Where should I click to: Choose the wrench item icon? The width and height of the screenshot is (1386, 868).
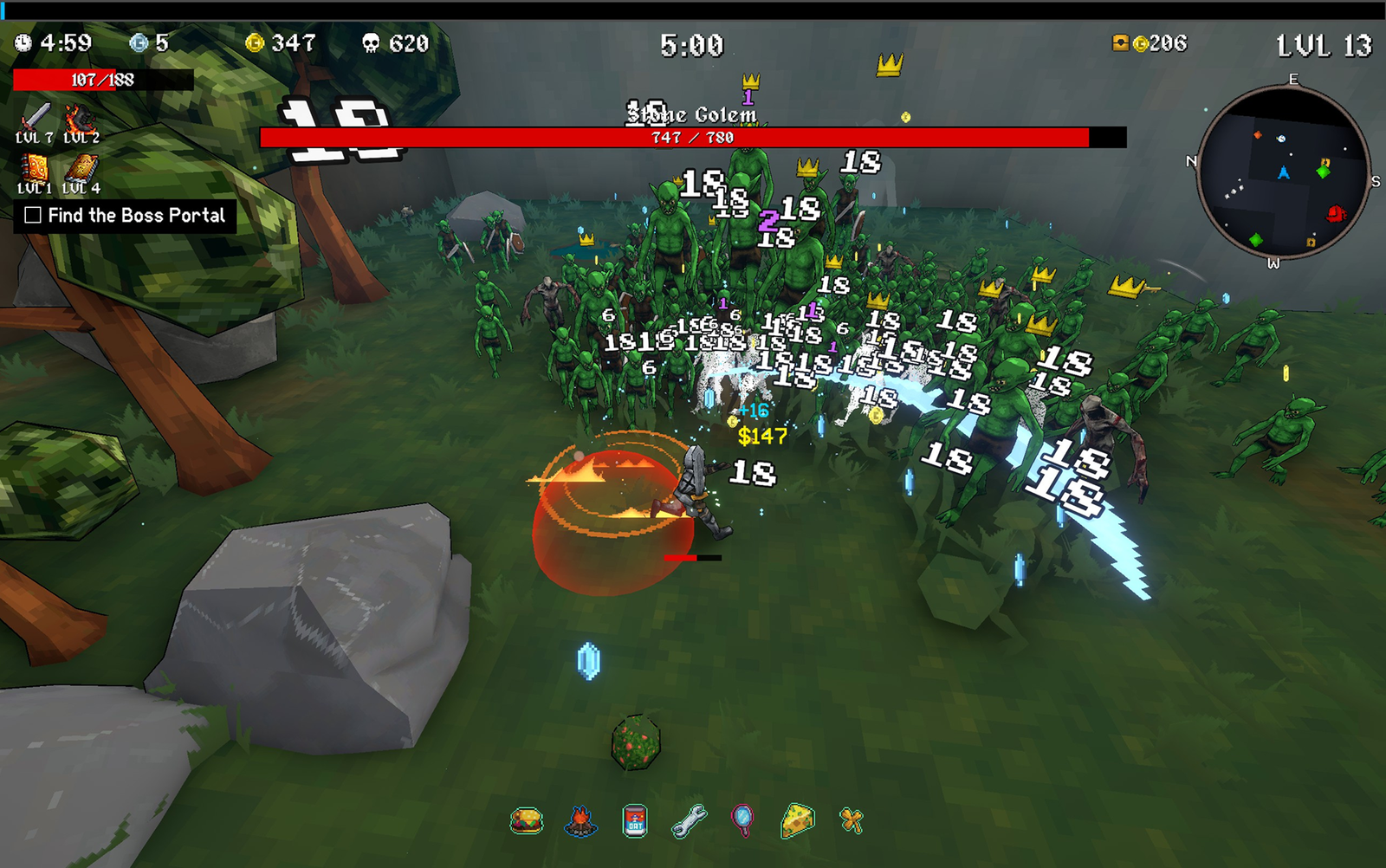point(689,819)
